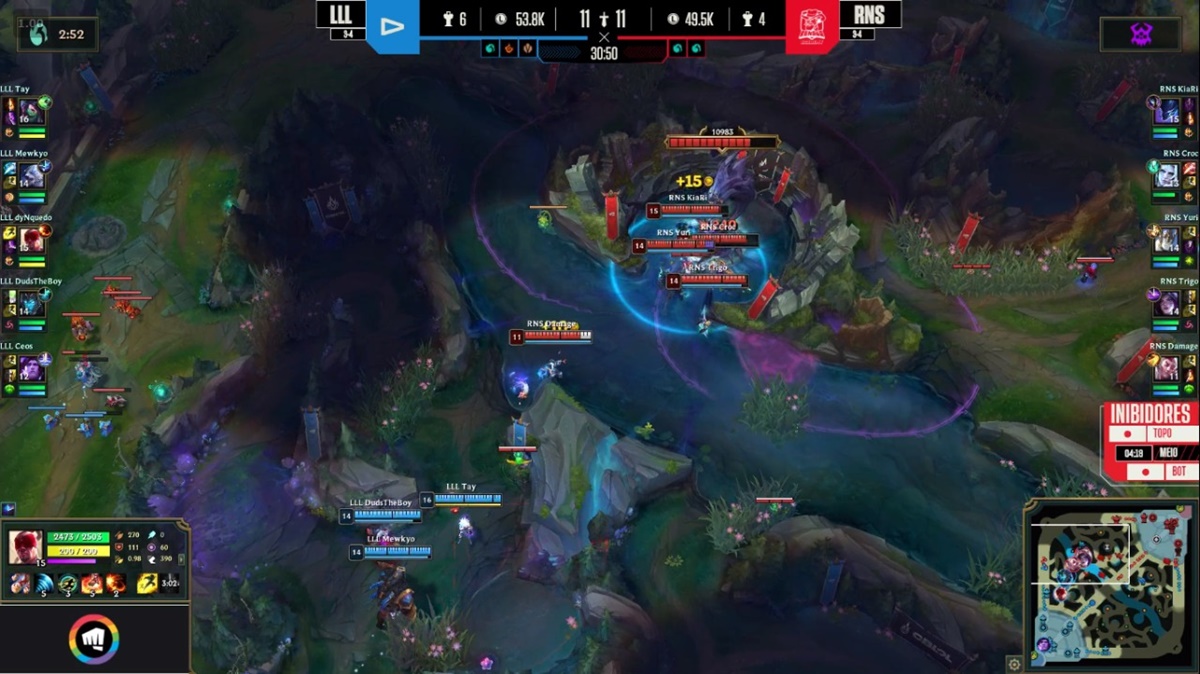This screenshot has width=1200, height=674.
Task: Select RNS Trigo's champion portrait
Action: point(1167,304)
